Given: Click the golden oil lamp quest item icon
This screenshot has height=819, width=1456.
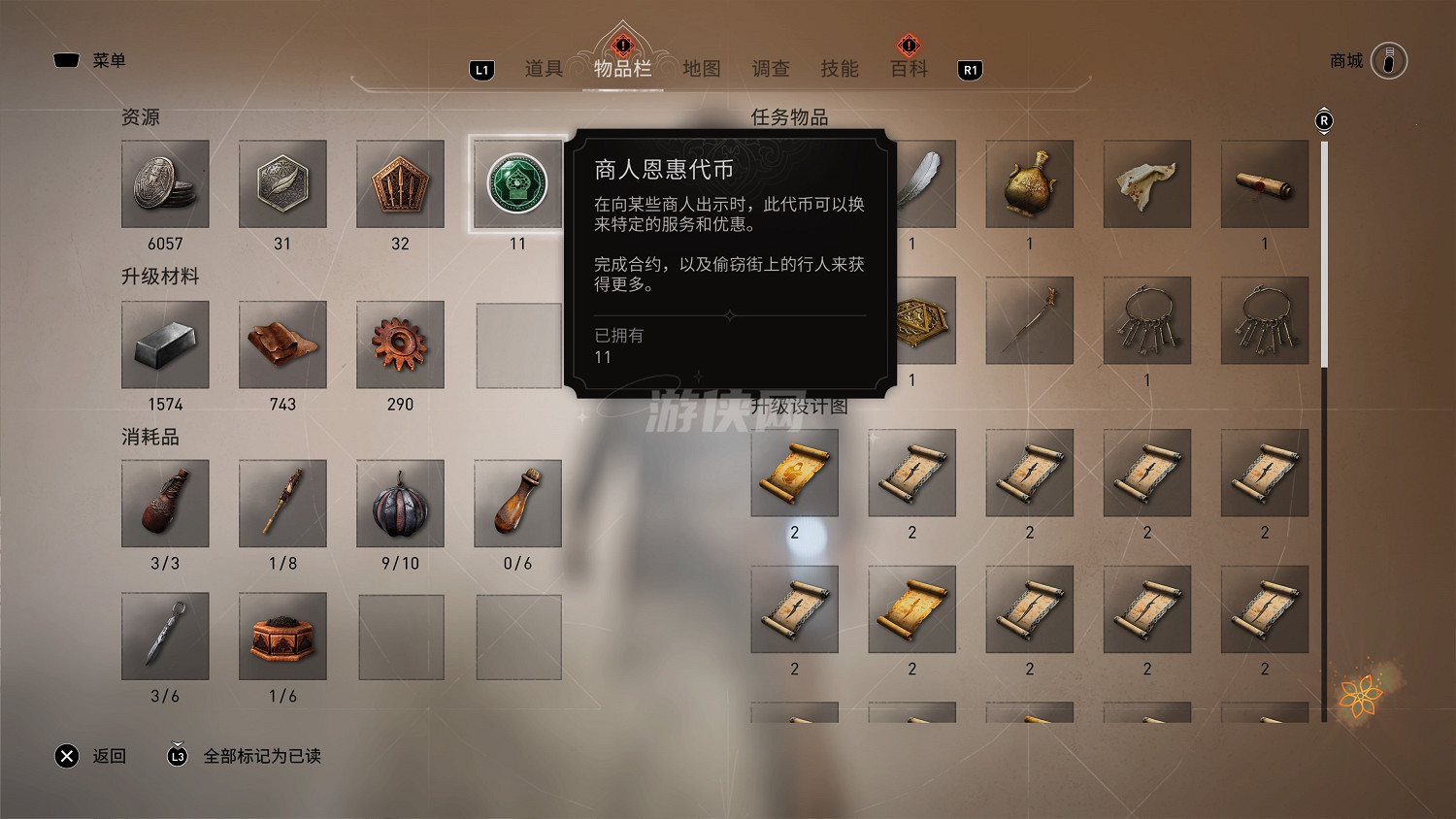Looking at the screenshot, I should (1030, 184).
